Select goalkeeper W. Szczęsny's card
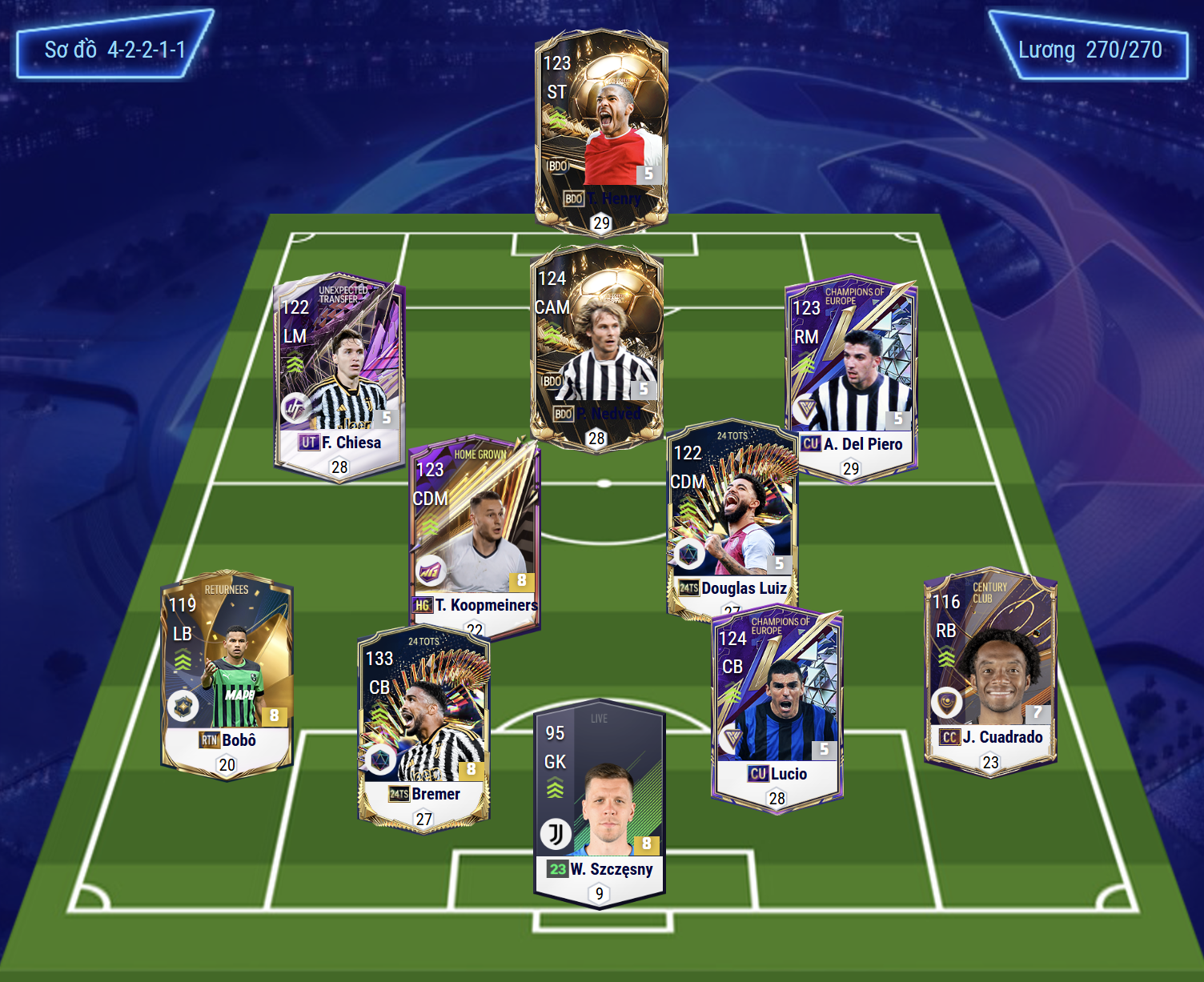The height and width of the screenshot is (982, 1204). (600, 804)
